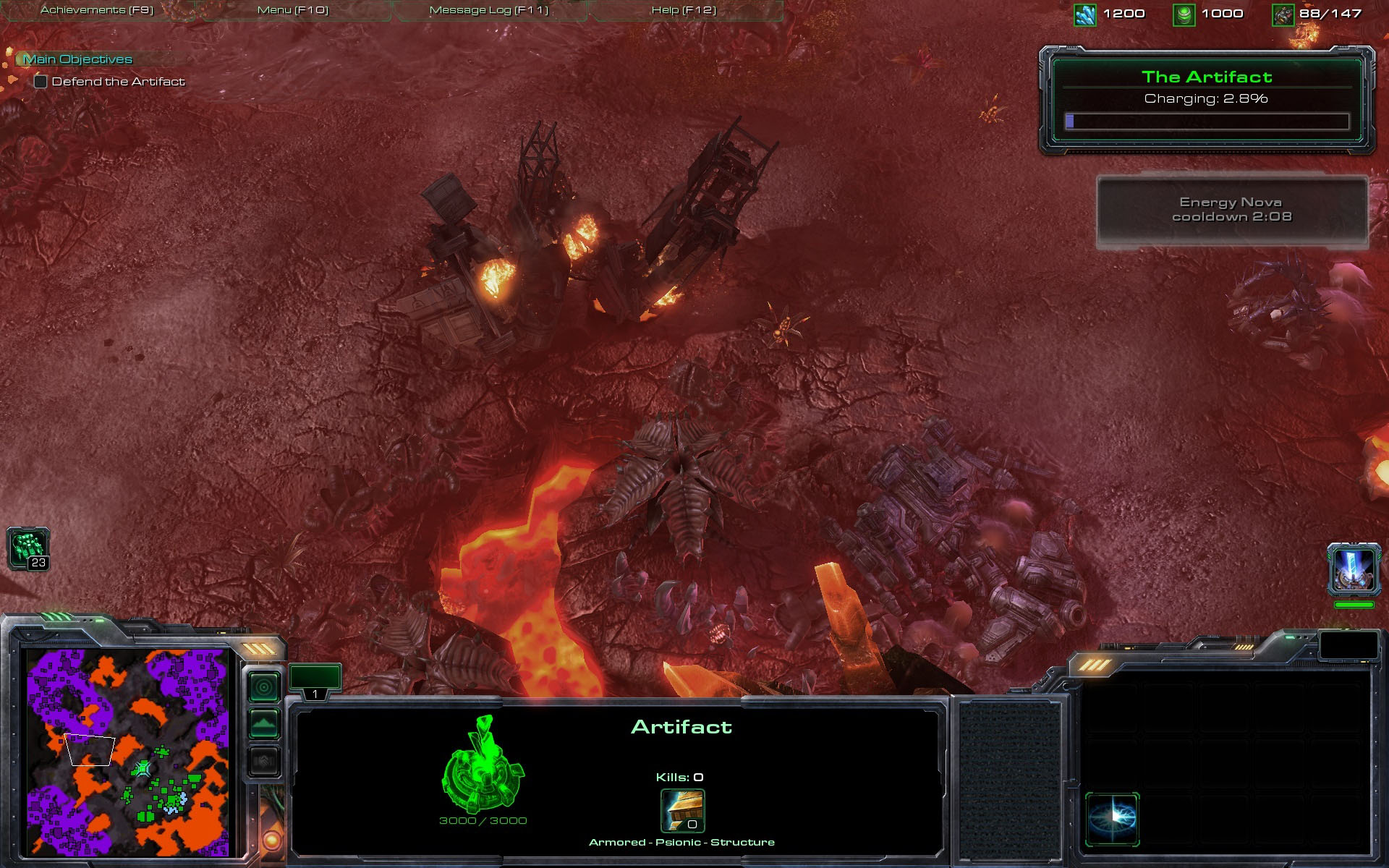Click the Artifact charging status panel
The height and width of the screenshot is (868, 1389).
(1206, 100)
